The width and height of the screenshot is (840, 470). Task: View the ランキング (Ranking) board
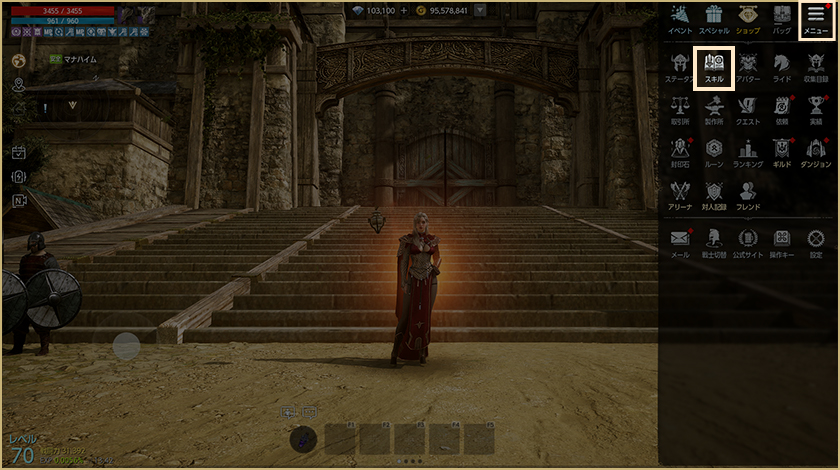(x=748, y=152)
